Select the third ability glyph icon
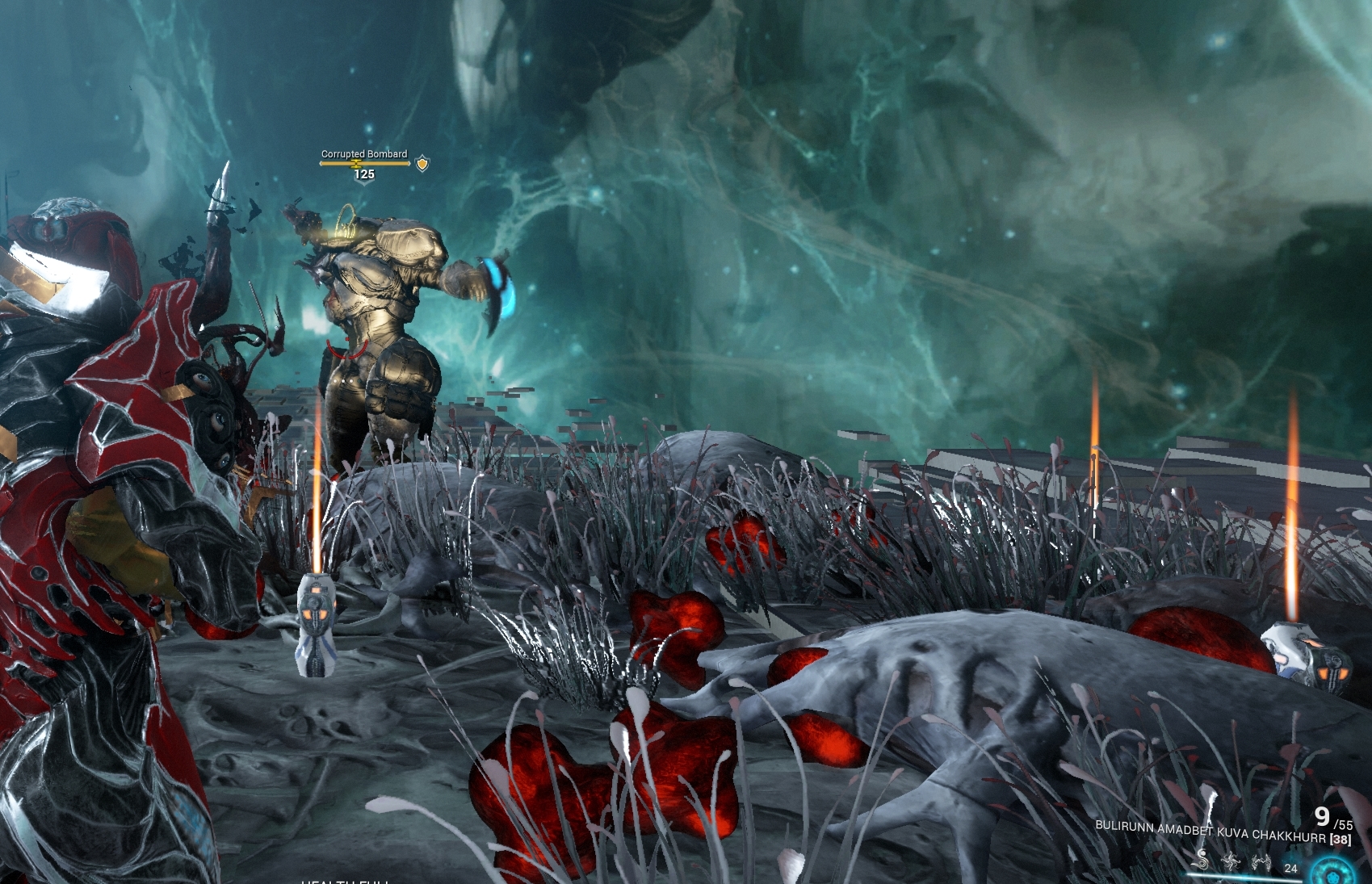1372x884 pixels. [1262, 862]
